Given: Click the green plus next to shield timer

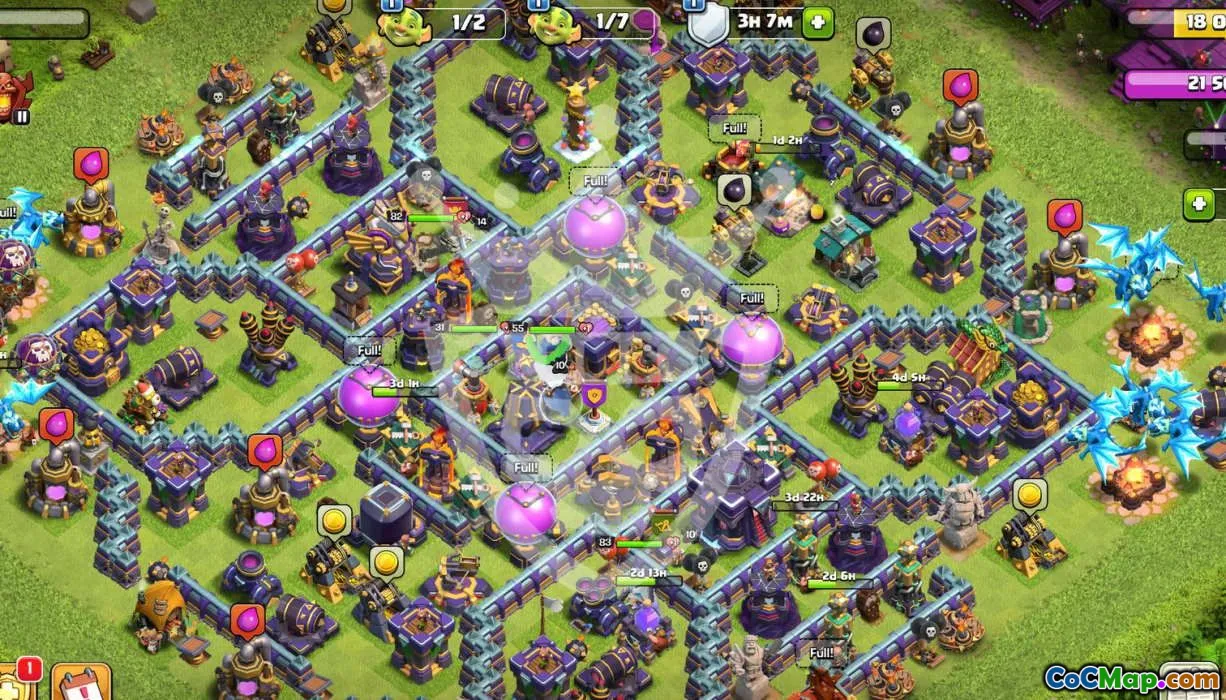Looking at the screenshot, I should (818, 22).
